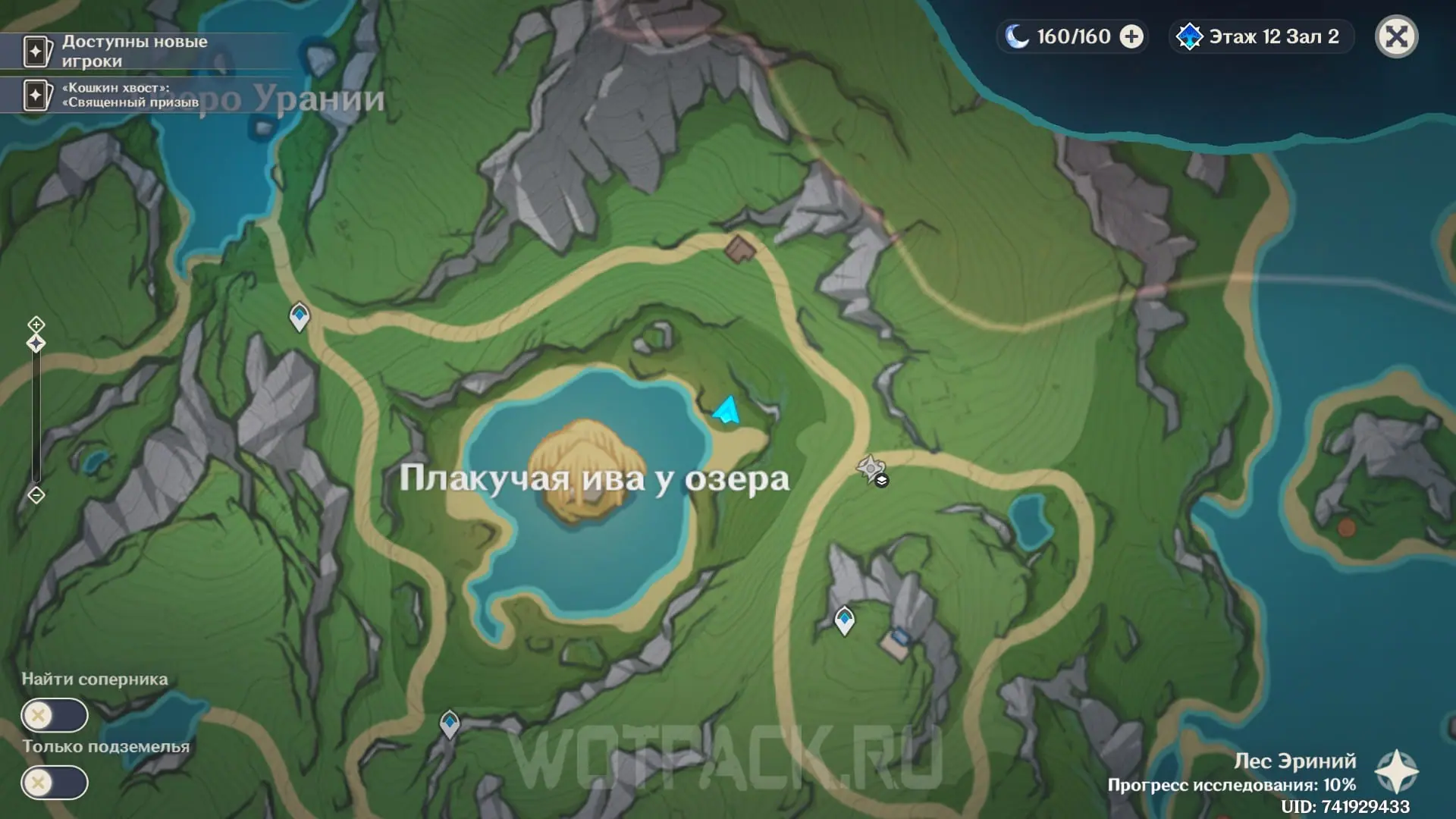Select the grey layered marker east of the lake

pyautogui.click(x=871, y=469)
